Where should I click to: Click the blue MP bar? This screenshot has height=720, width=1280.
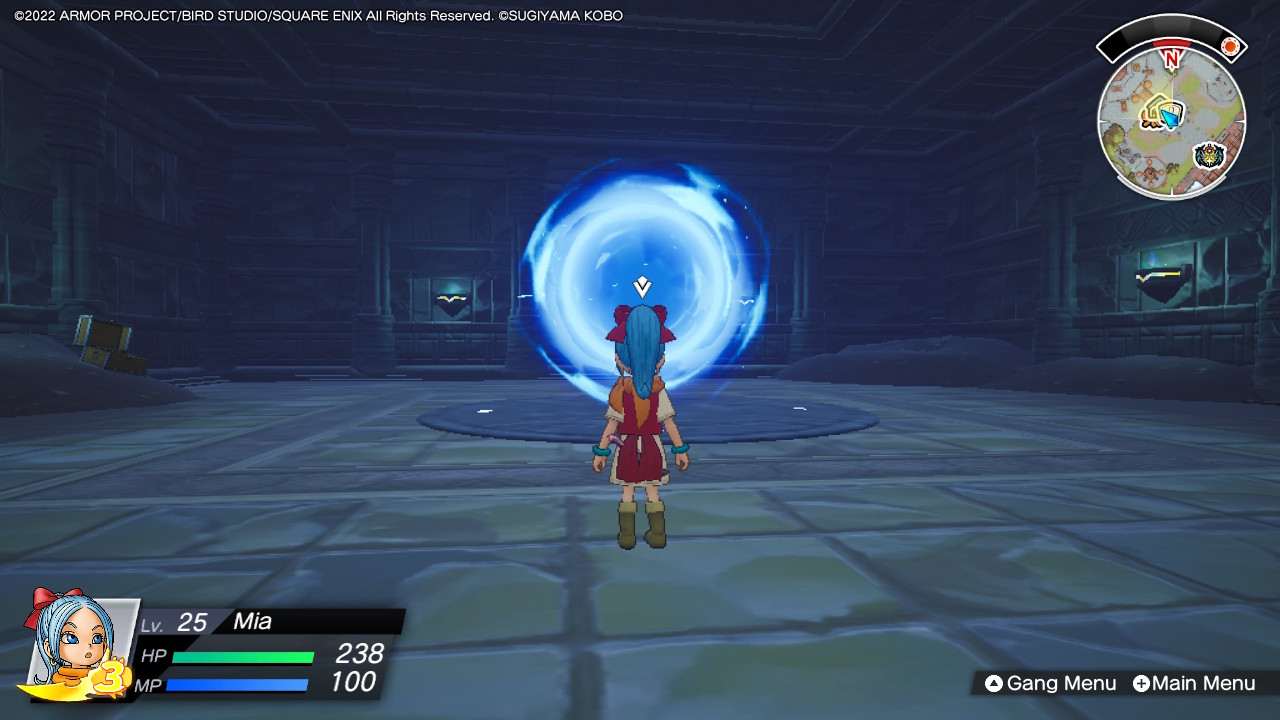click(236, 683)
